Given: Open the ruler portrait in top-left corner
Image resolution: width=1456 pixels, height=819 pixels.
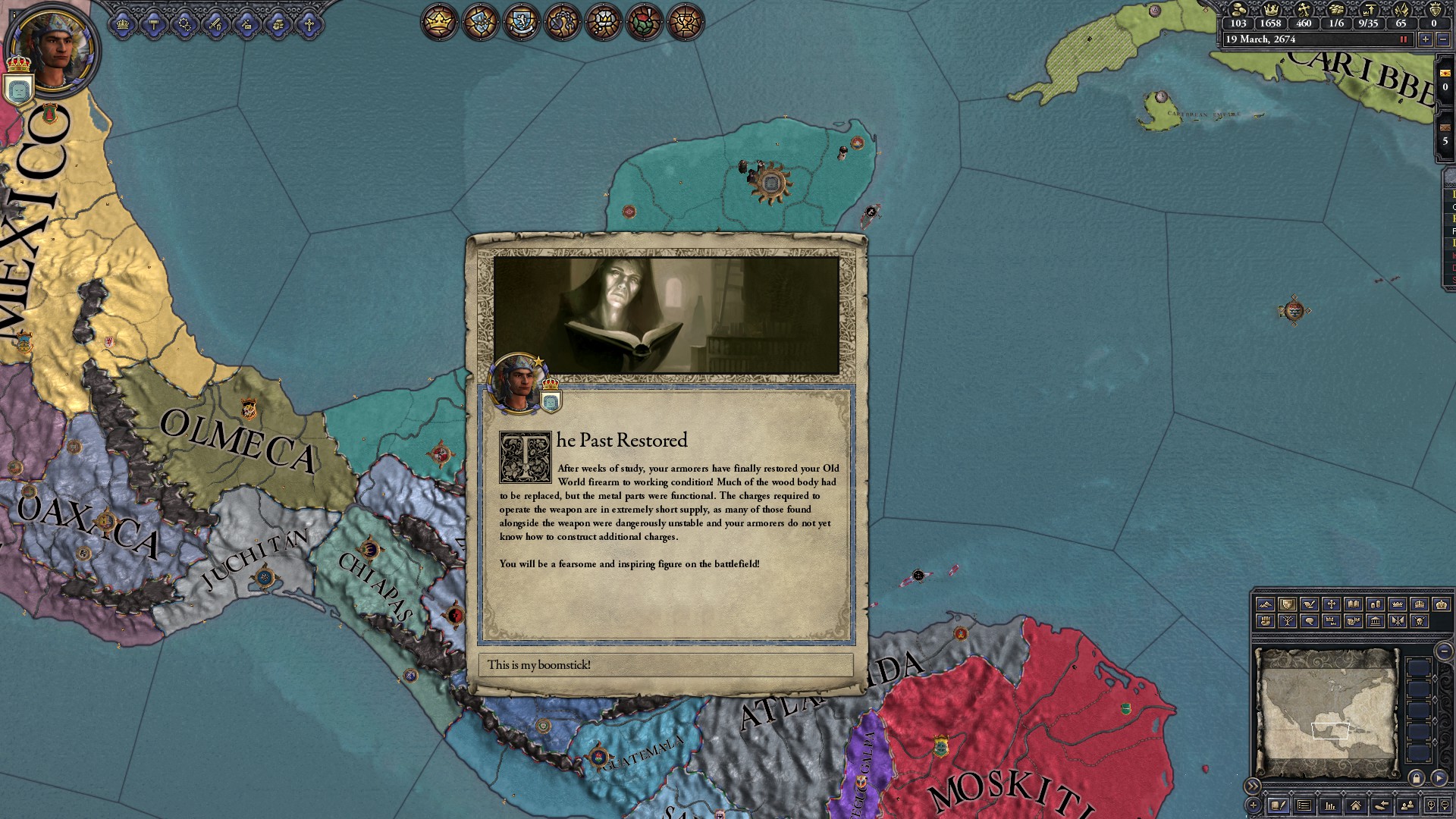Looking at the screenshot, I should click(x=52, y=50).
